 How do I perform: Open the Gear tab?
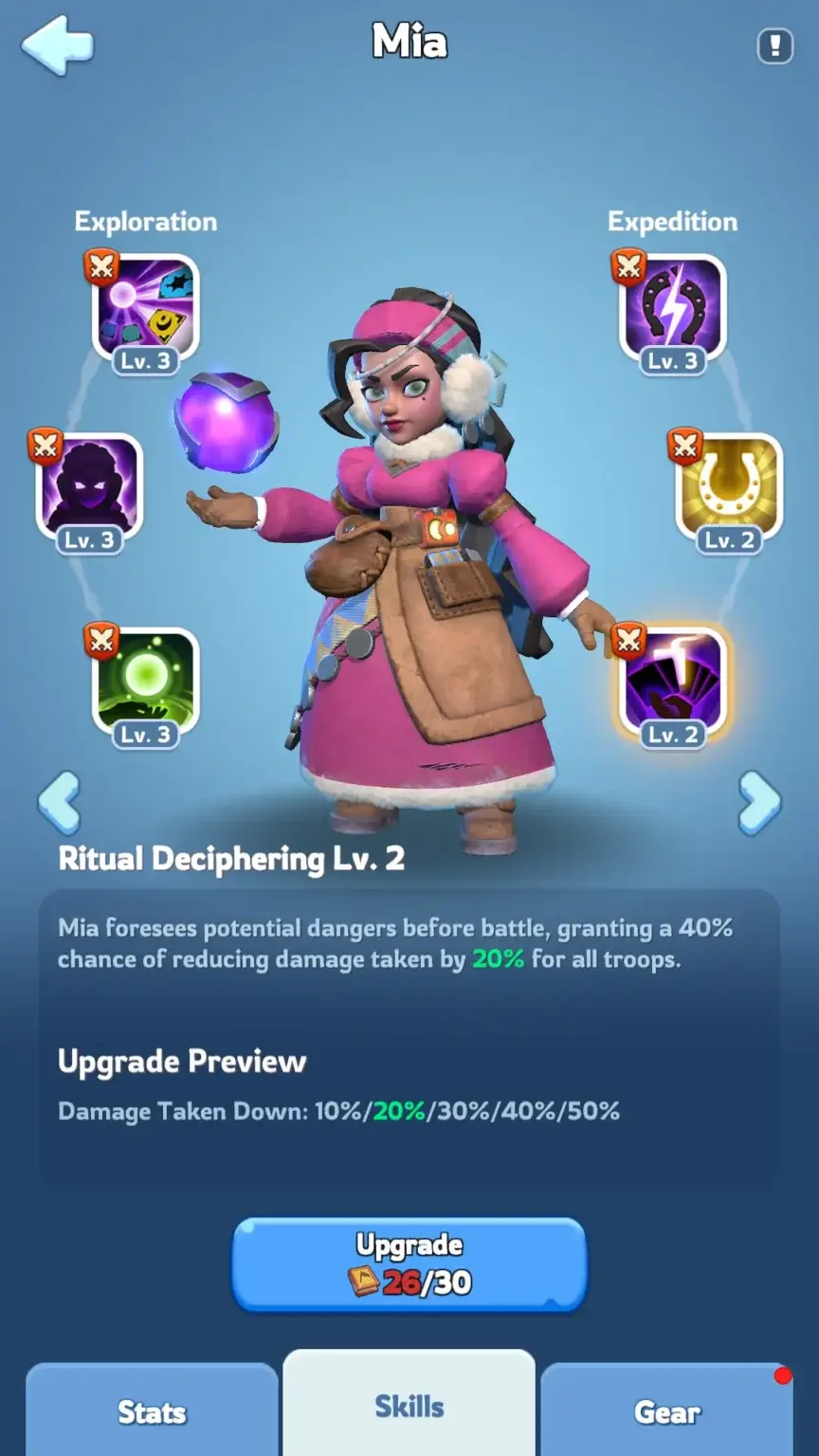pyautogui.click(x=666, y=1411)
